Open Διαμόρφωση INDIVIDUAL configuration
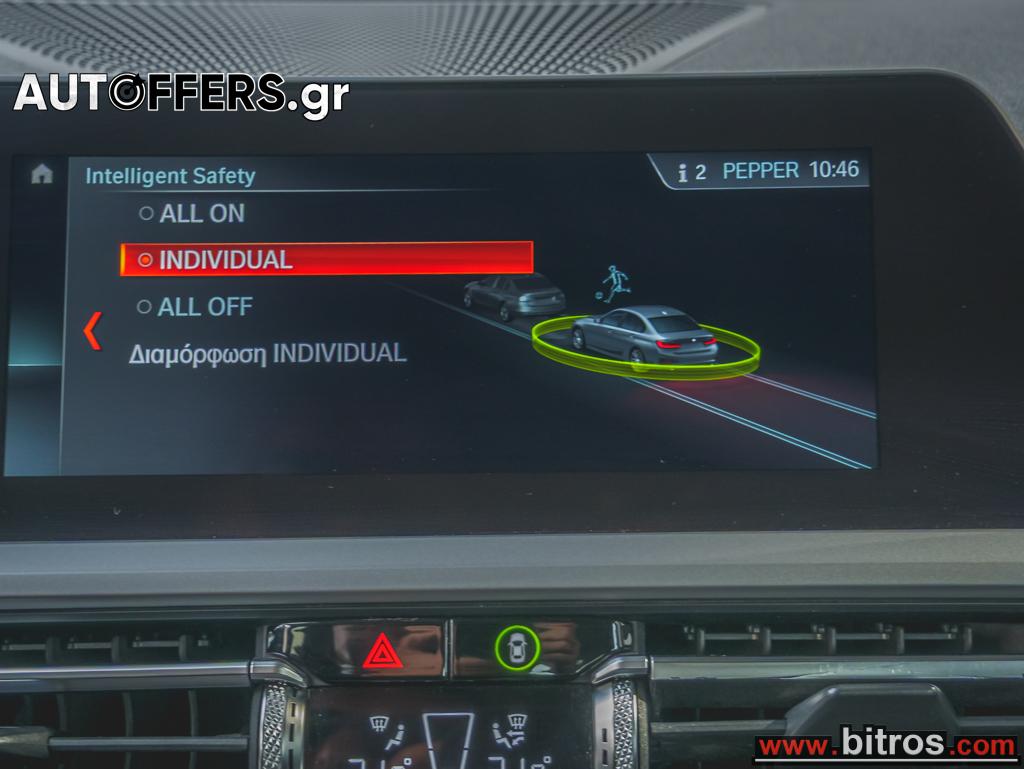 pos(267,353)
